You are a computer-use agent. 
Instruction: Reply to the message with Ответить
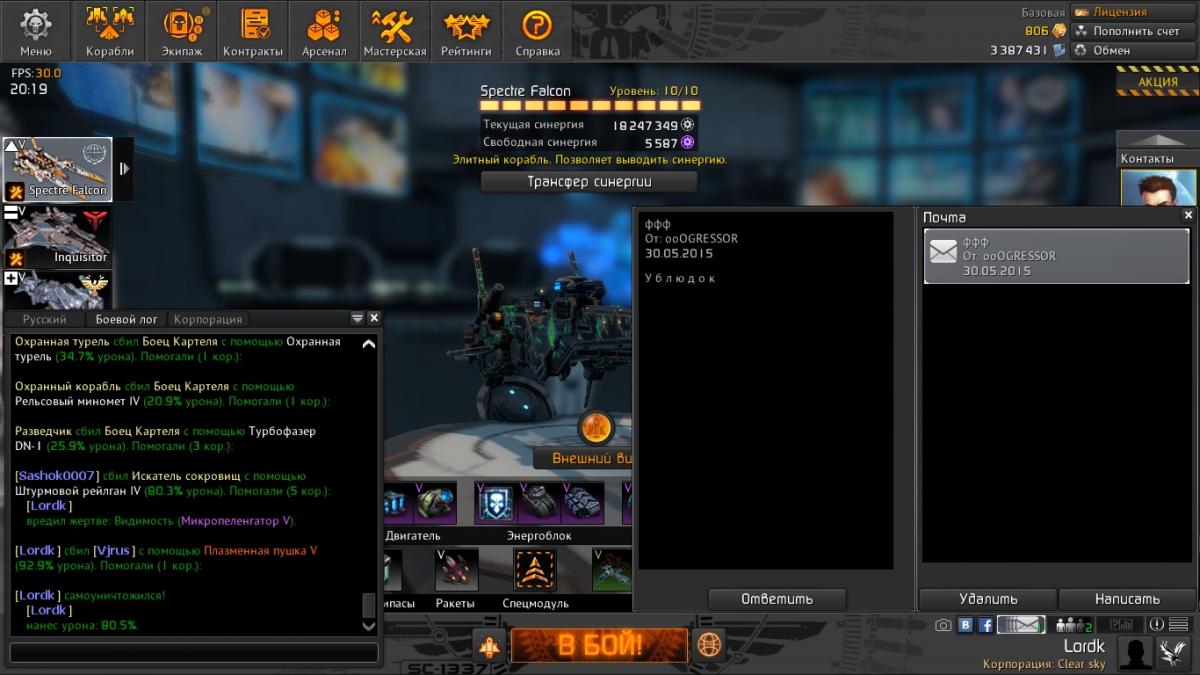(x=777, y=599)
